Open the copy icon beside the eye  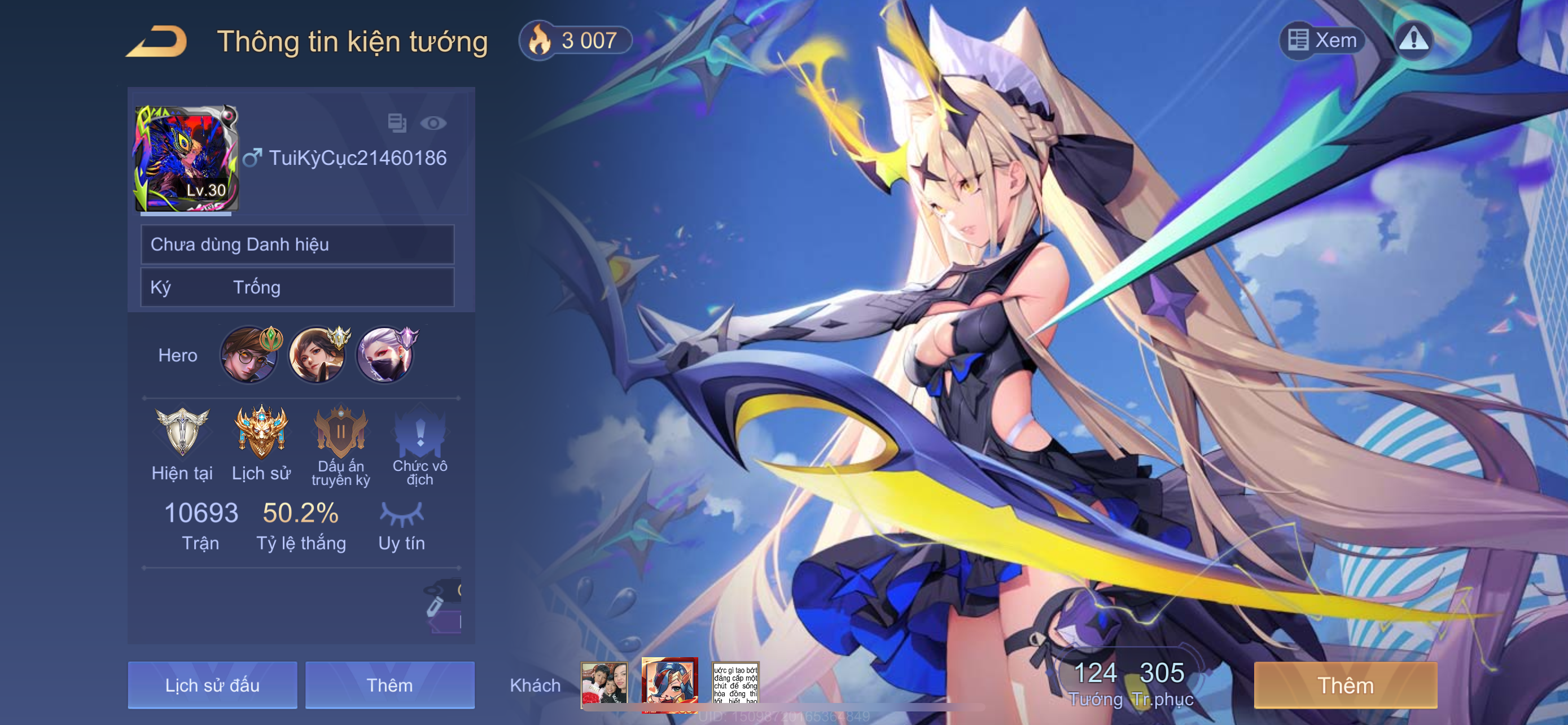397,123
